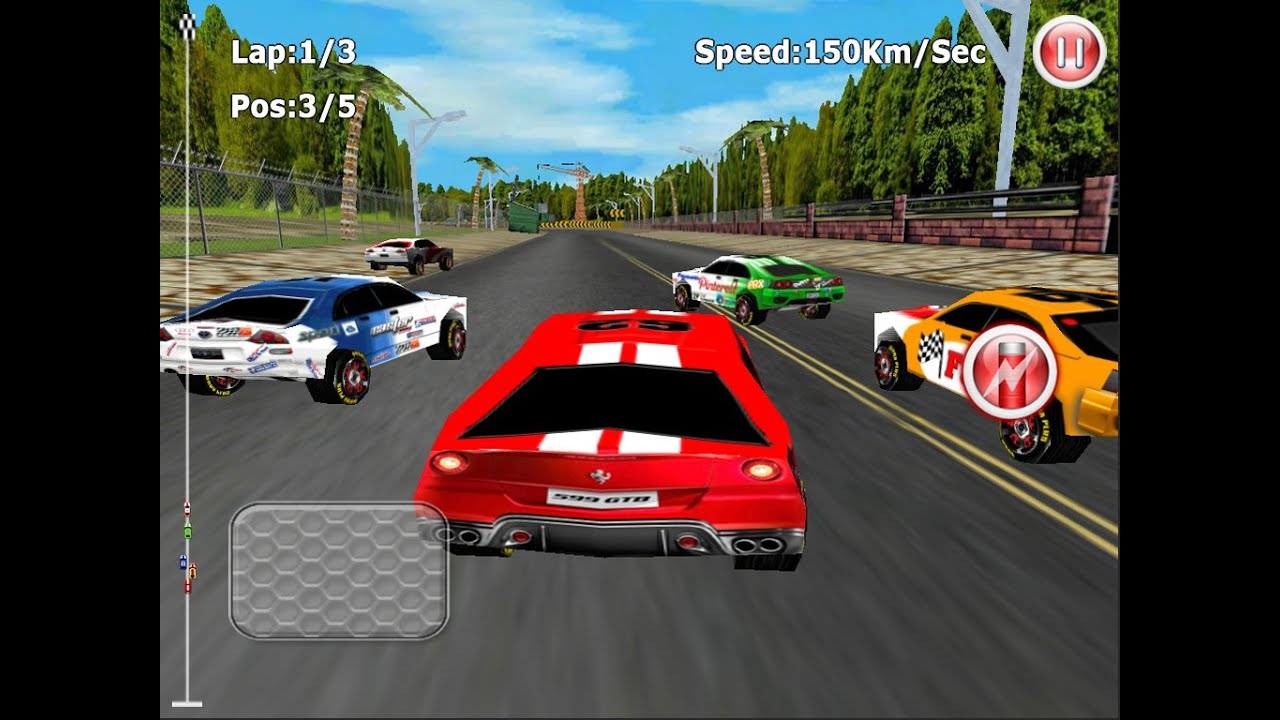This screenshot has width=1280, height=720.
Task: Activate the nitro boost button
Action: point(1009,371)
